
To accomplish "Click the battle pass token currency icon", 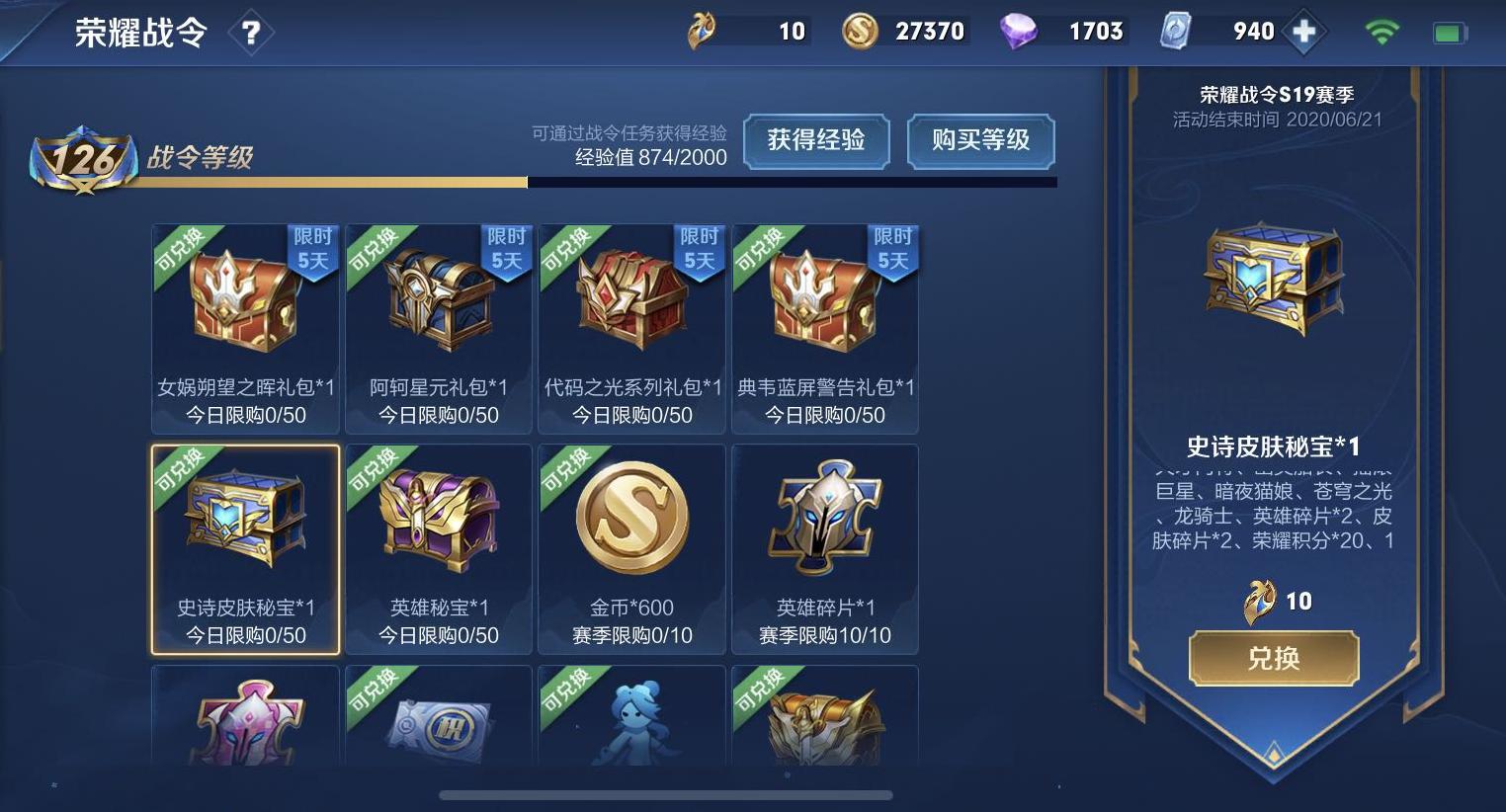I will pyautogui.click(x=705, y=31).
